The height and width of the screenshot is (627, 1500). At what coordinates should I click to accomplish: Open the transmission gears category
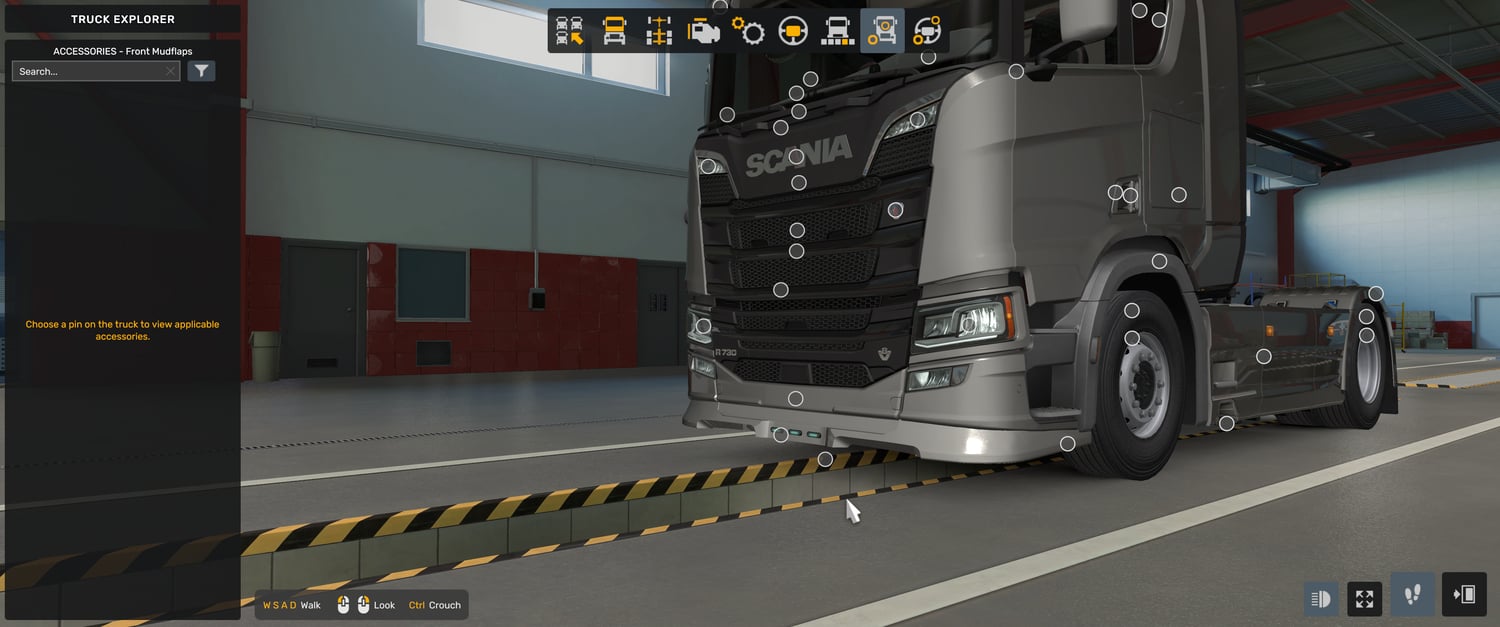tap(748, 31)
